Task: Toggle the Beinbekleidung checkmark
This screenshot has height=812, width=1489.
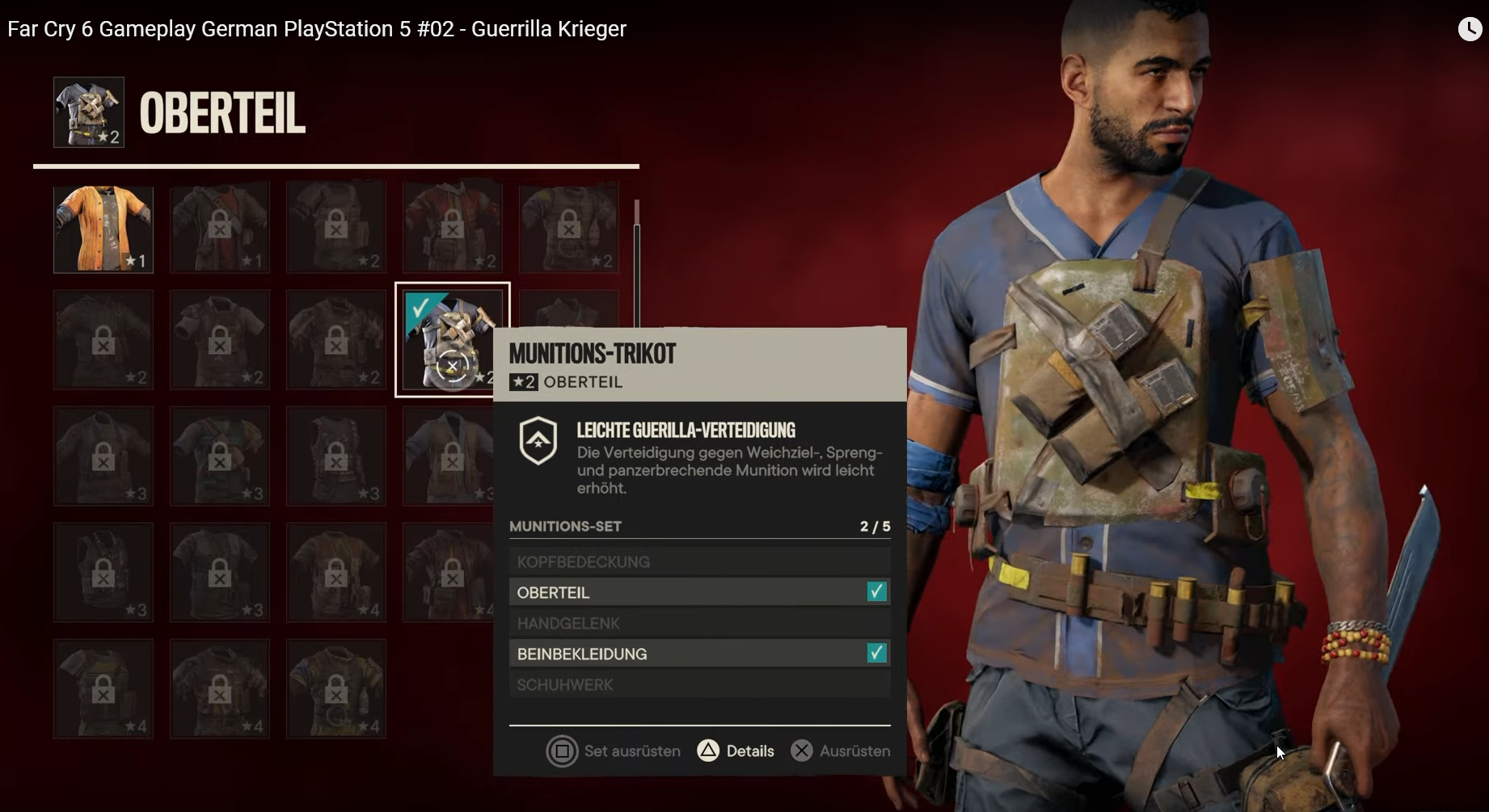Action: click(876, 653)
